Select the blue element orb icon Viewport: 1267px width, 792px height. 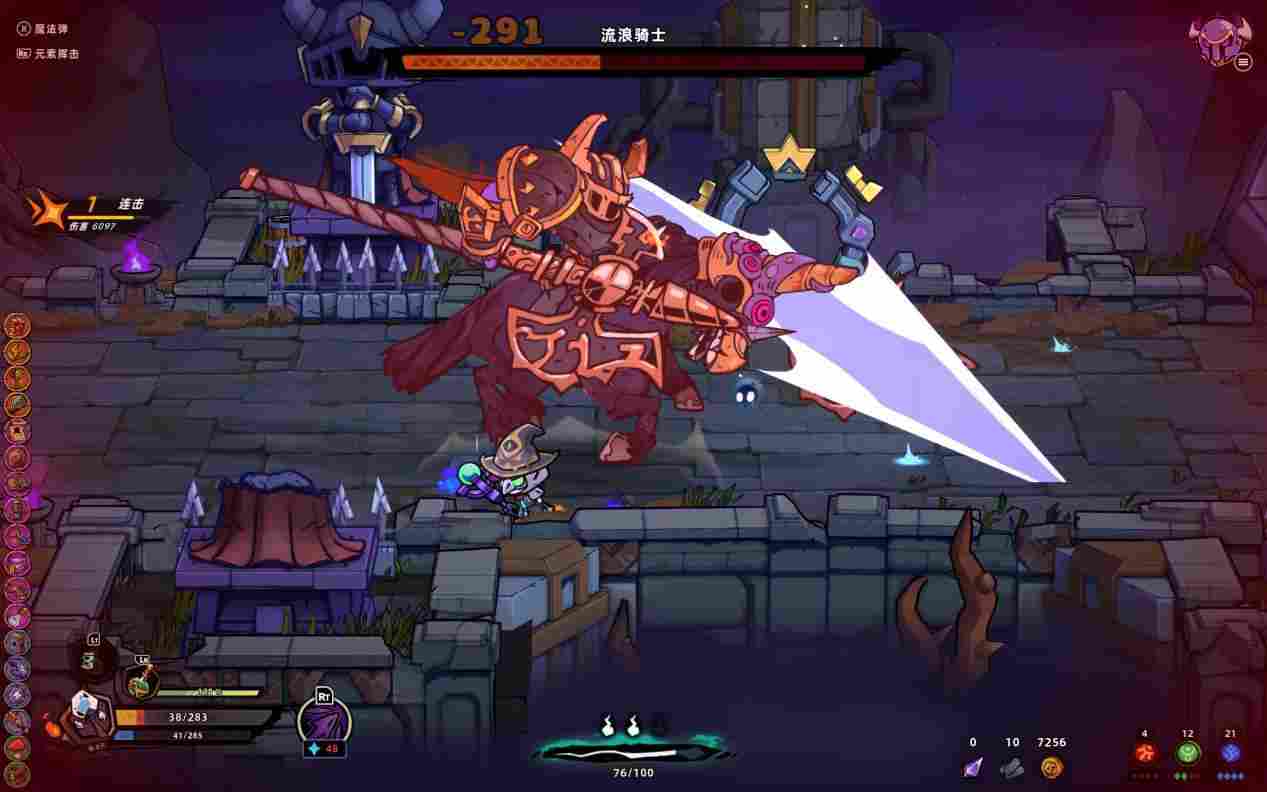pyautogui.click(x=1230, y=754)
